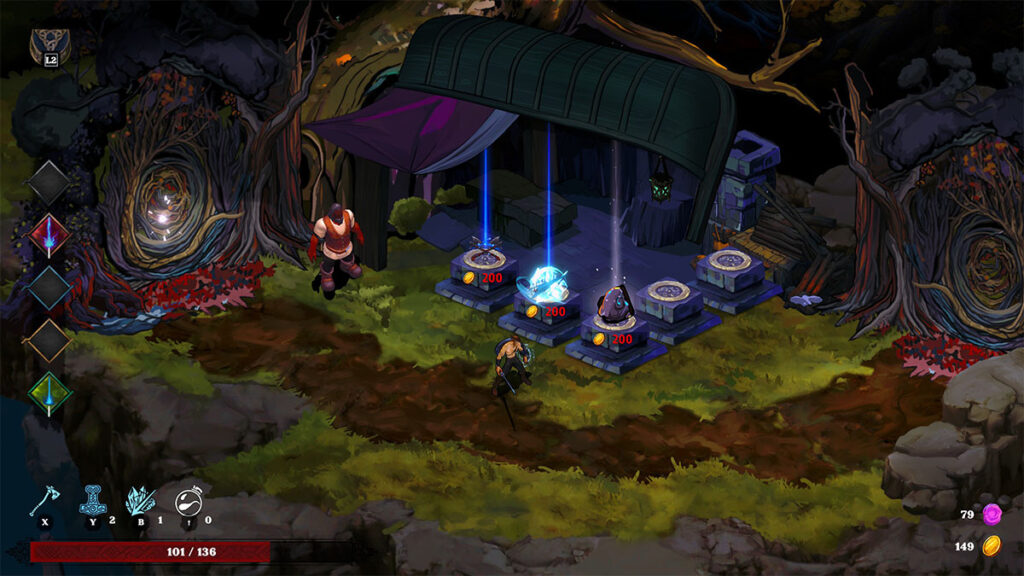Trigger the ice crystal shard ability
The image size is (1024, 576).
coord(140,500)
